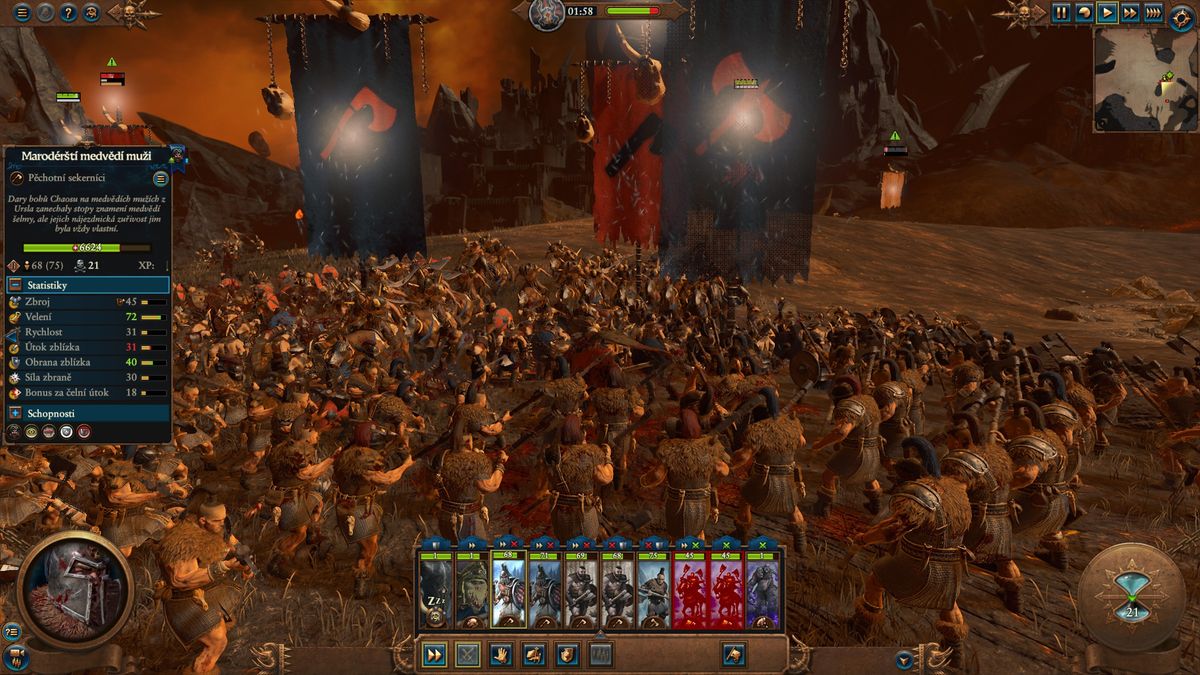The image size is (1200, 675).
Task: Open the unit info list button
Action: [x=160, y=179]
